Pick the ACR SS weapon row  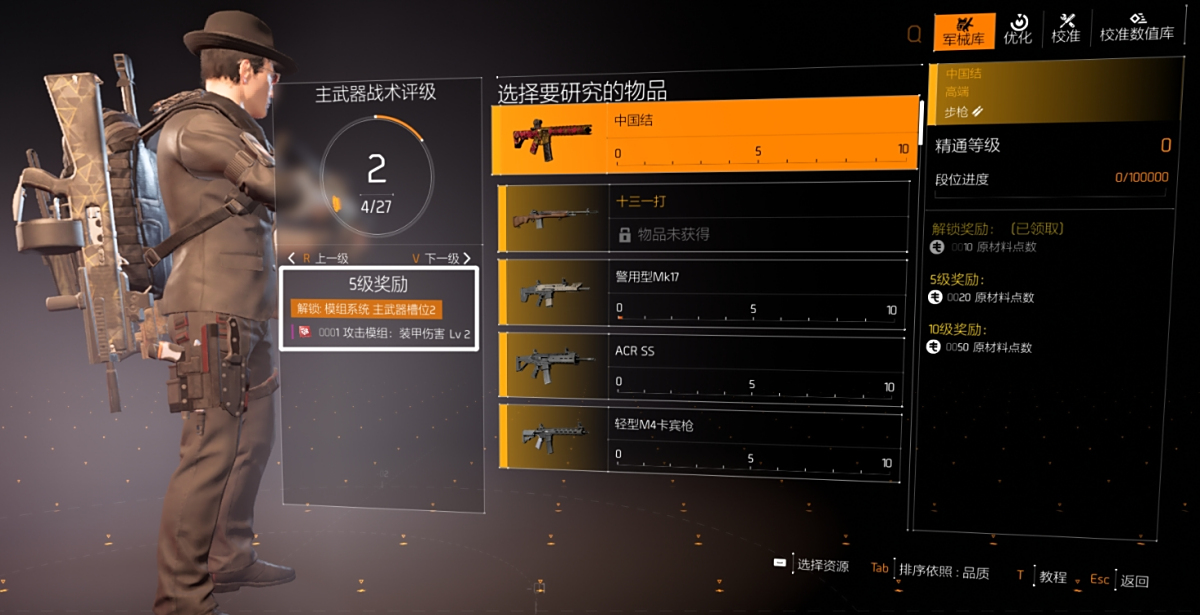705,367
